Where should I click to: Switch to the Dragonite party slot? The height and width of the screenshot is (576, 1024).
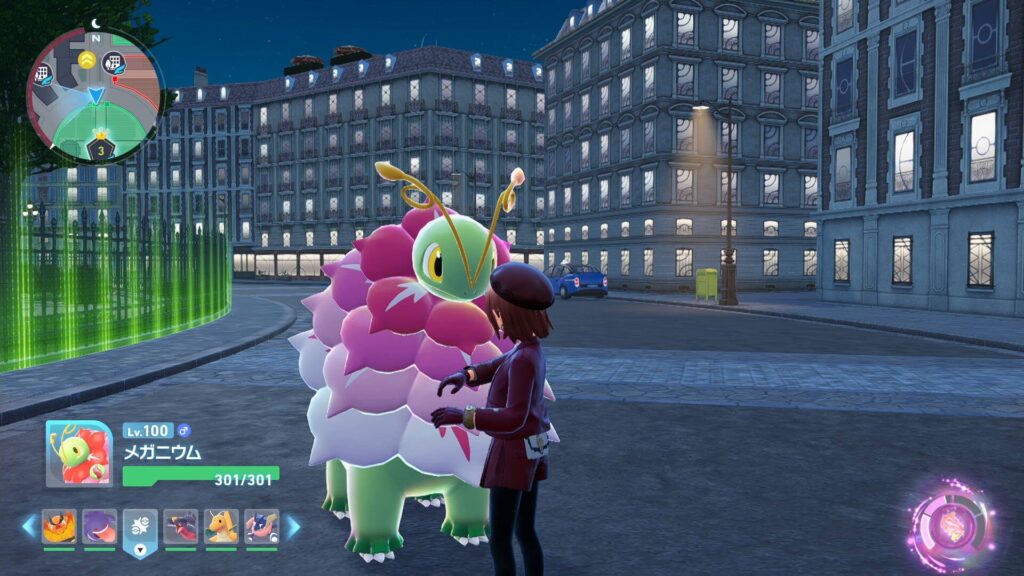tap(221, 526)
